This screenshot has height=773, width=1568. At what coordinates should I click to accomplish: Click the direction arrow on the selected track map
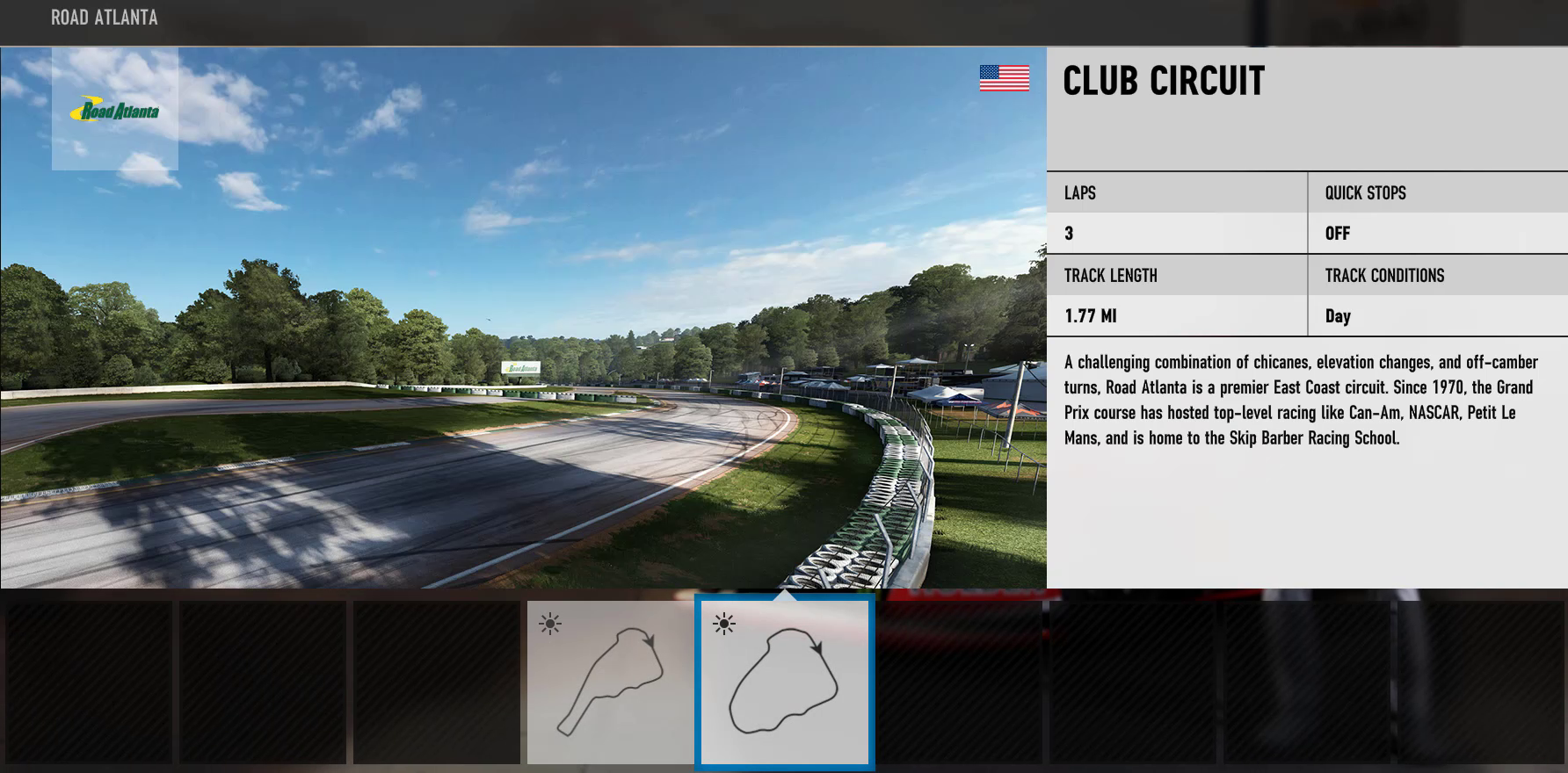(817, 646)
